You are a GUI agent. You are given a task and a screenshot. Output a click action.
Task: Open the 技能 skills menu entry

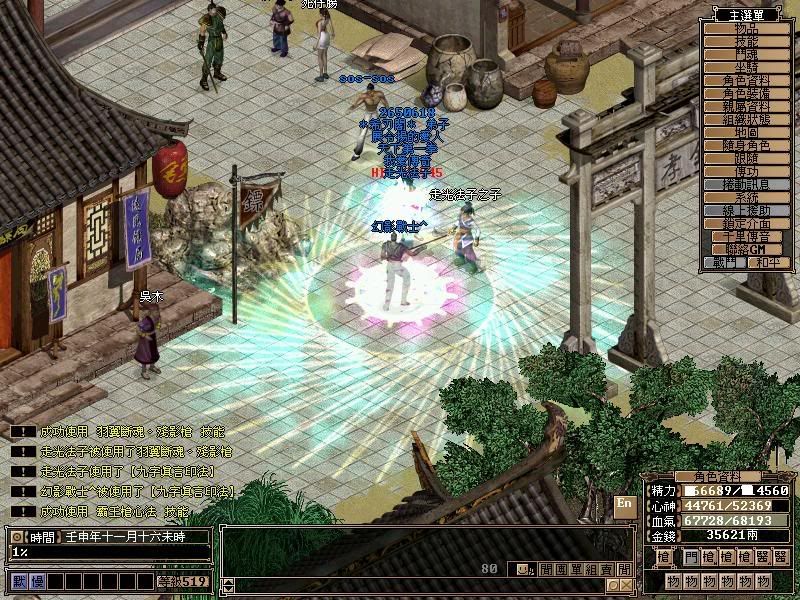click(x=747, y=42)
